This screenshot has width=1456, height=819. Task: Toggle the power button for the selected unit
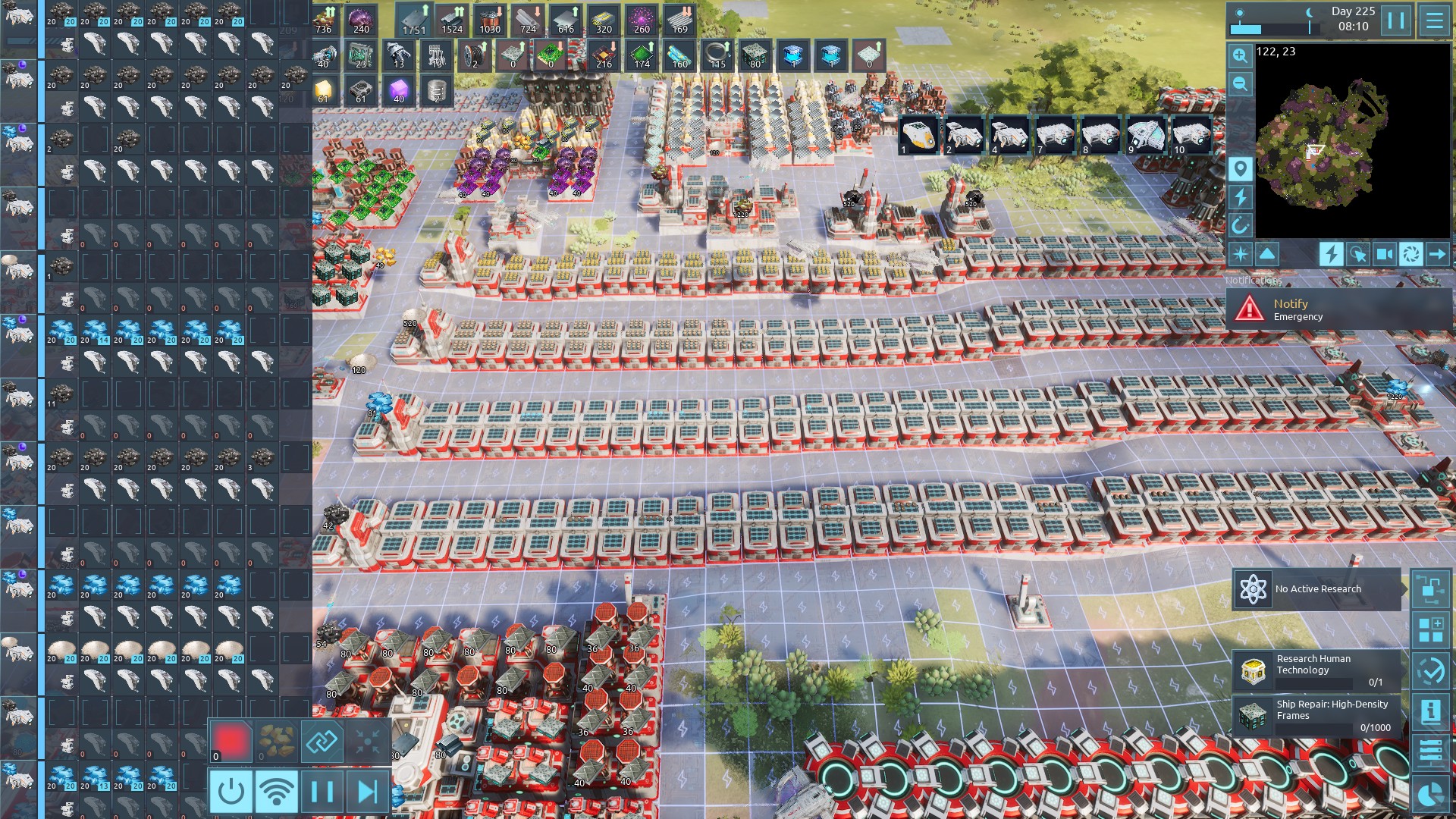(231, 792)
